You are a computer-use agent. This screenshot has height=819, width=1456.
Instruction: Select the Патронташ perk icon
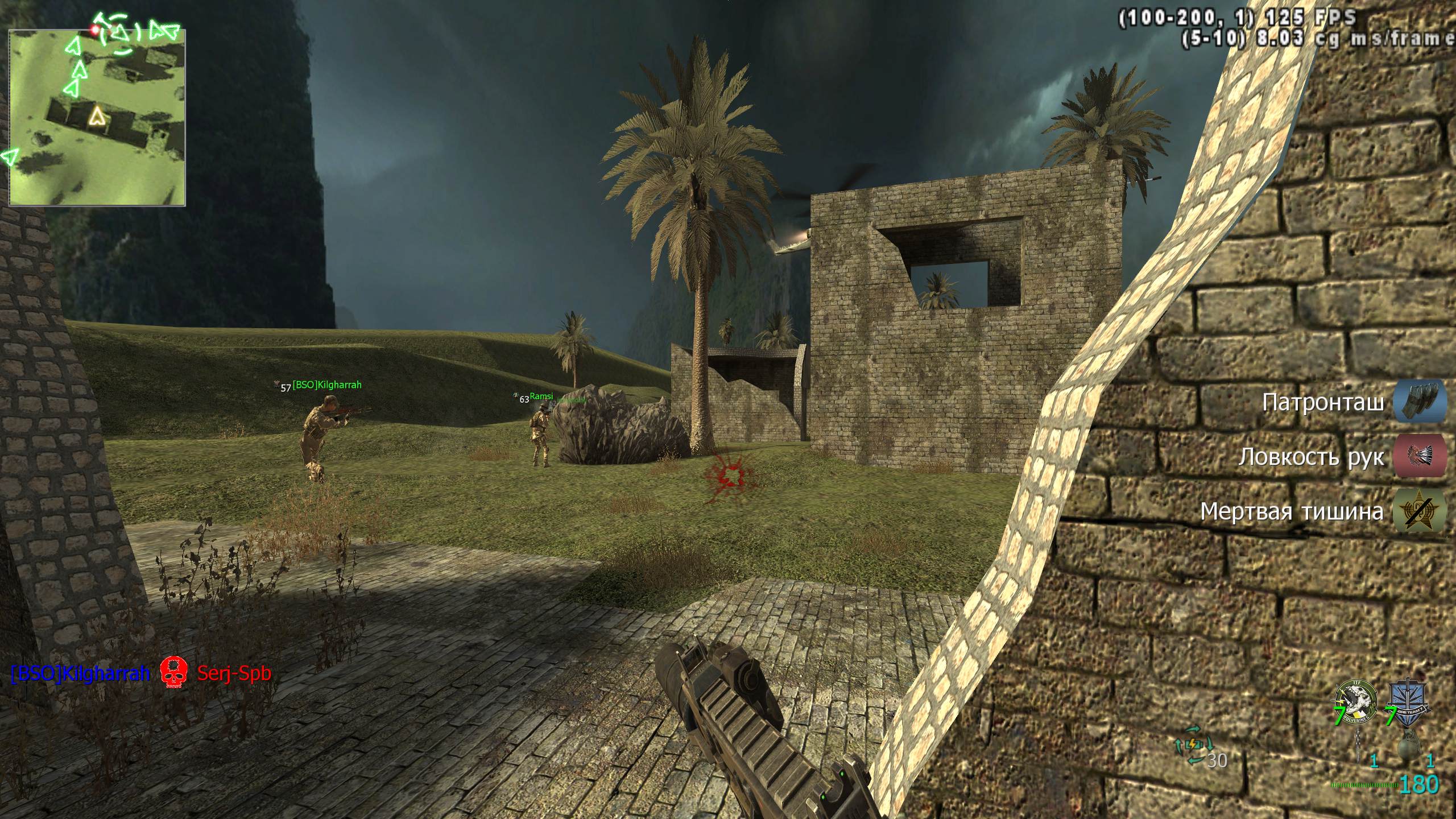click(x=1420, y=403)
